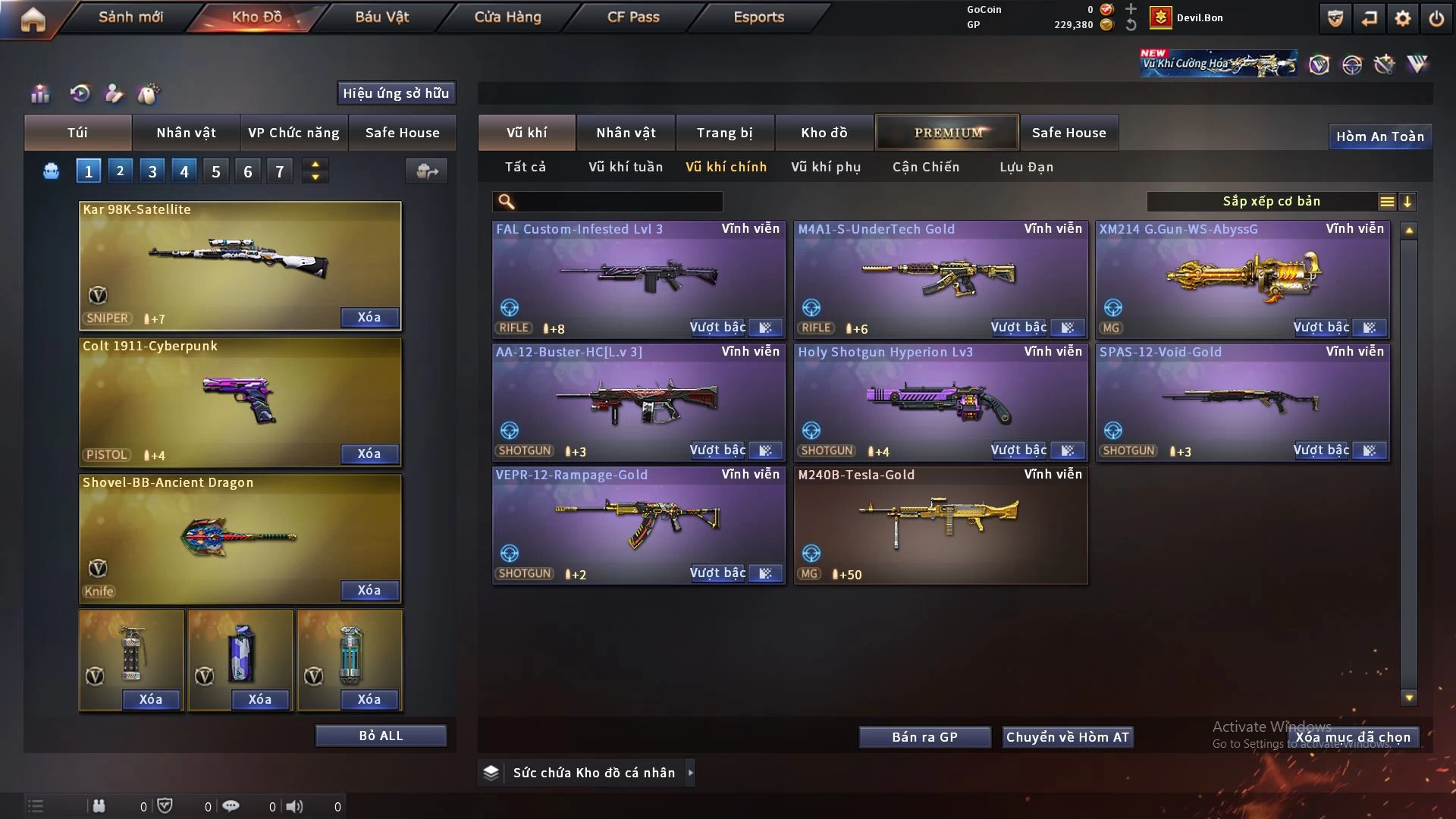Open the Hòm An Toàn safe box
This screenshot has width=1456, height=819.
point(1379,136)
